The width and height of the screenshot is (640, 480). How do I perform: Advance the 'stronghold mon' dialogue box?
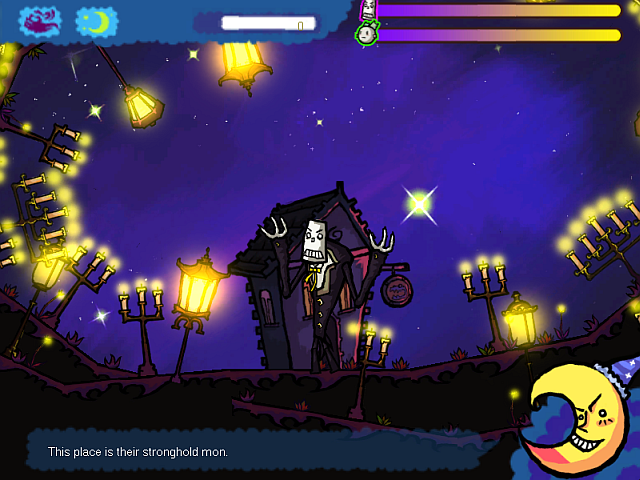(x=270, y=452)
